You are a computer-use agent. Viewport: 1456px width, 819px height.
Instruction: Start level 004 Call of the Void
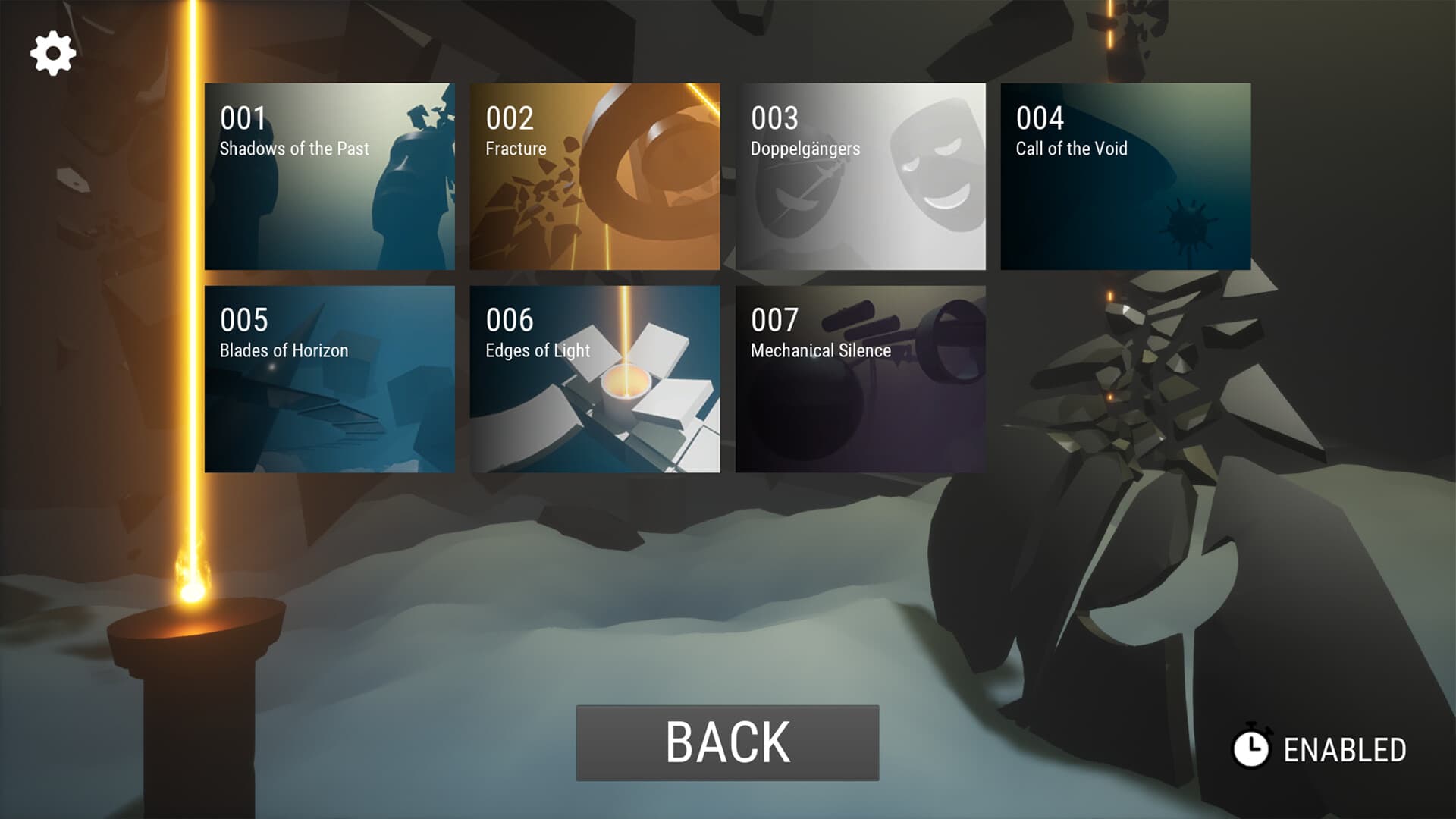click(x=1125, y=176)
